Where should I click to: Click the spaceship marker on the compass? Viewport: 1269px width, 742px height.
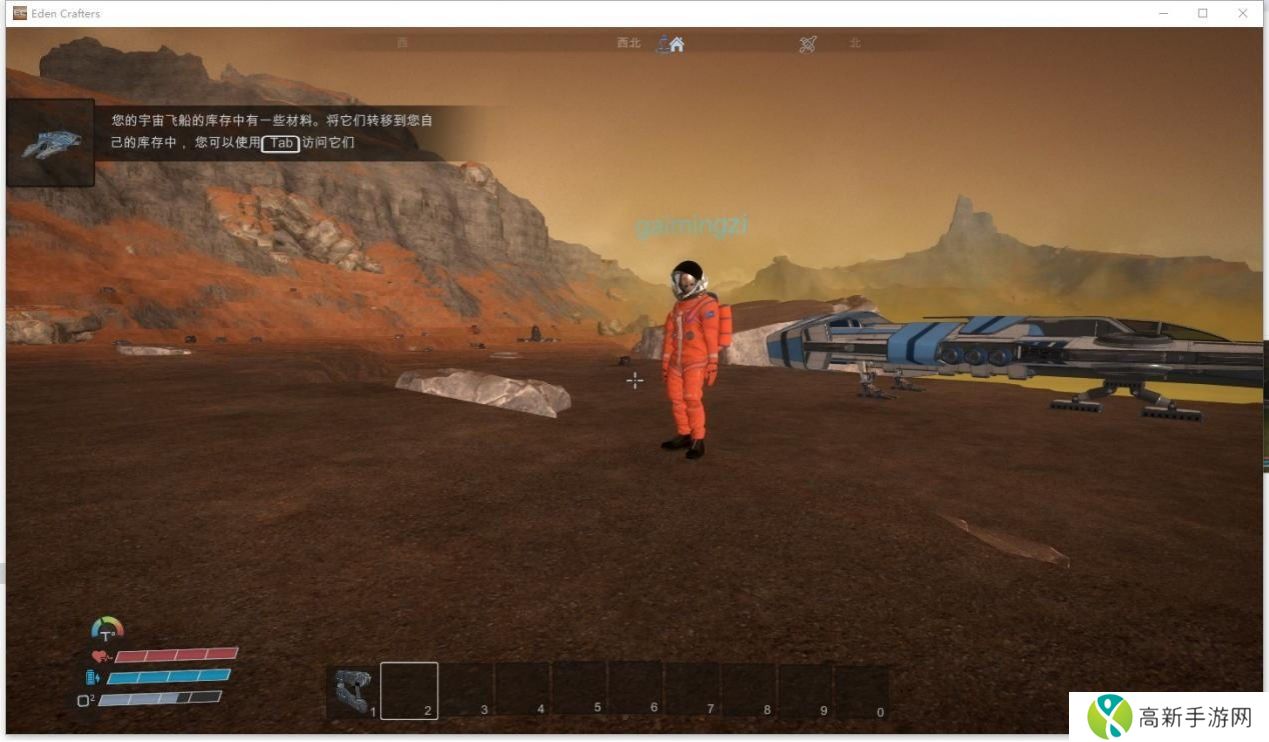click(808, 44)
